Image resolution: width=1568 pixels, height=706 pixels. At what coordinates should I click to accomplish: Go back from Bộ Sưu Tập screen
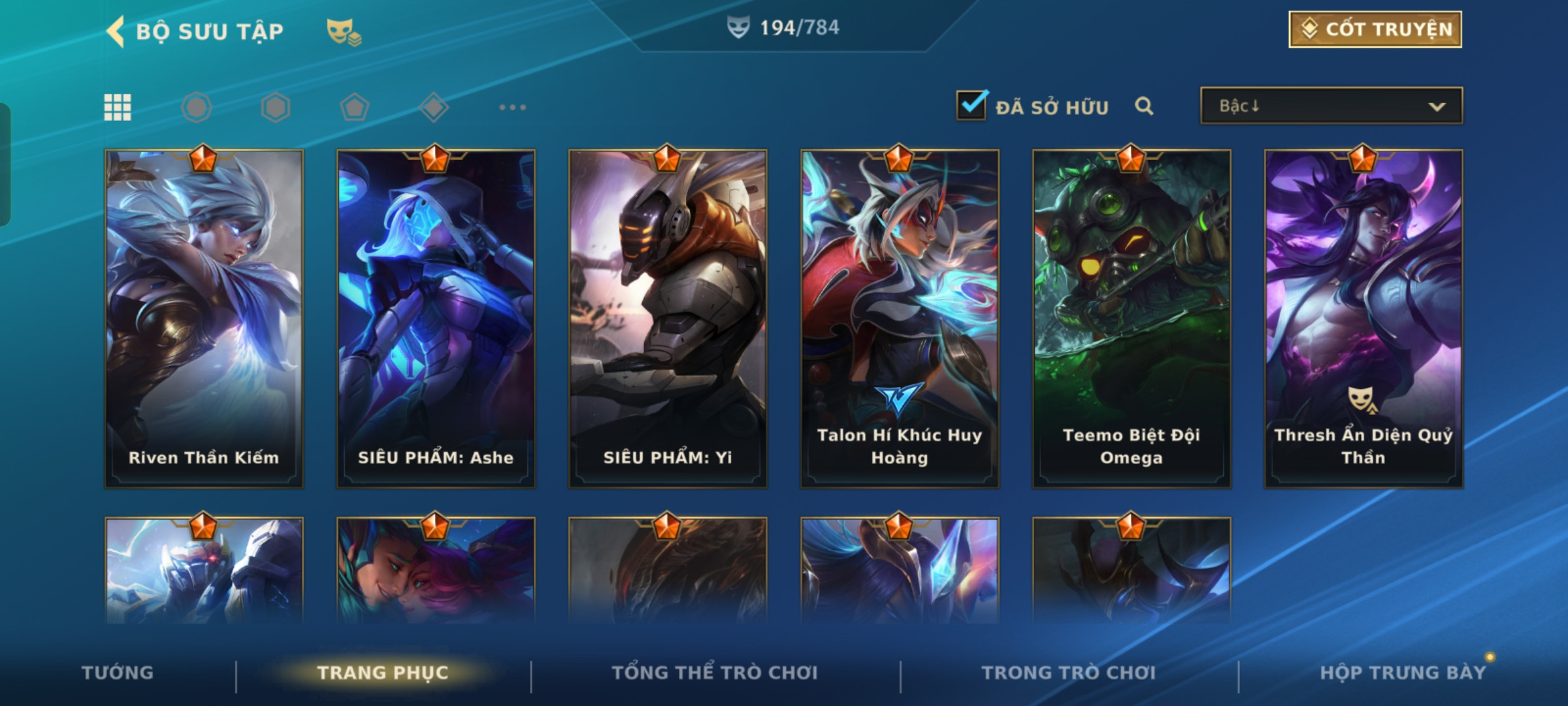(116, 31)
